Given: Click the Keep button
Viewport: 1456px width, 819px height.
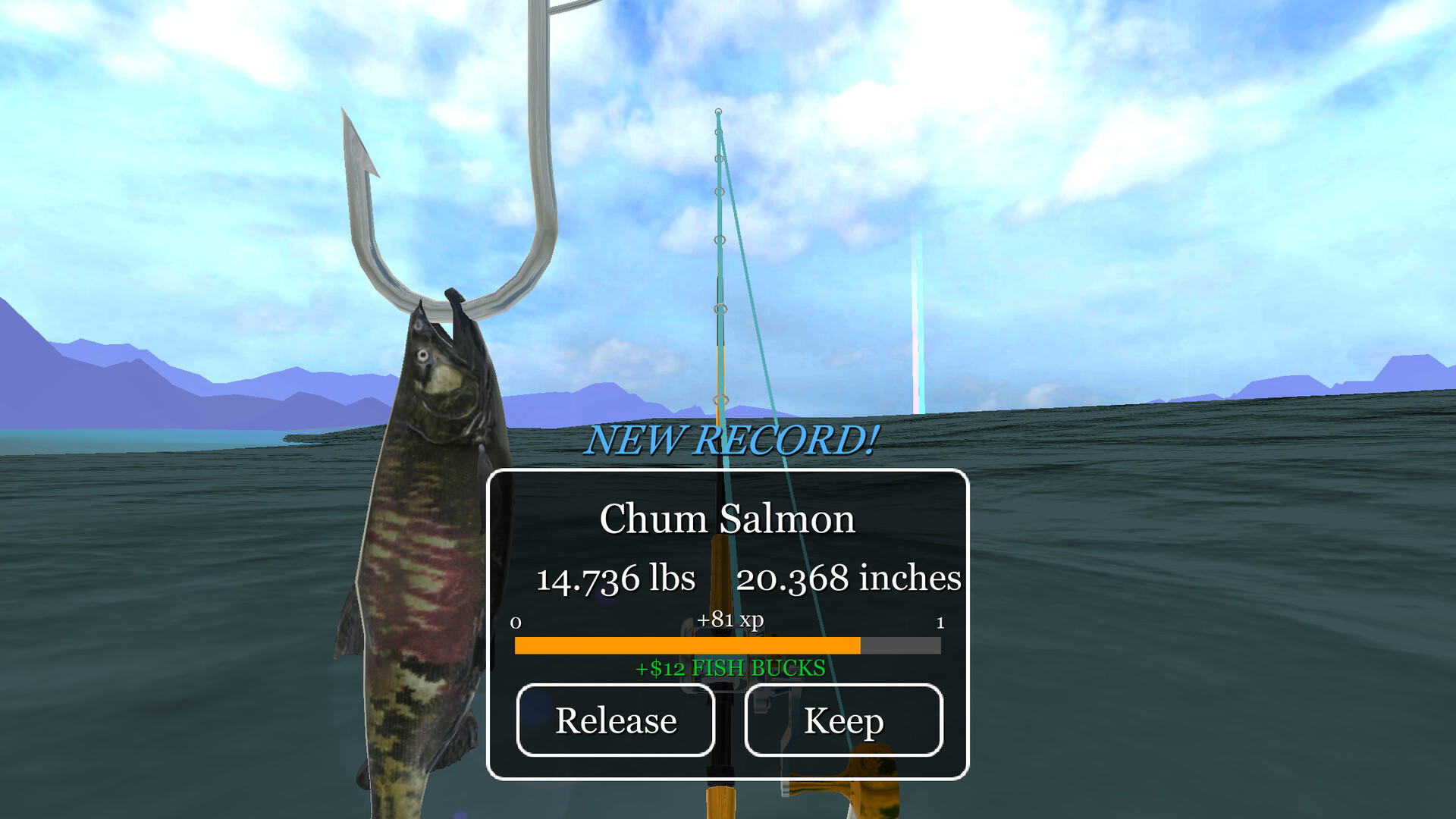Looking at the screenshot, I should (x=843, y=720).
